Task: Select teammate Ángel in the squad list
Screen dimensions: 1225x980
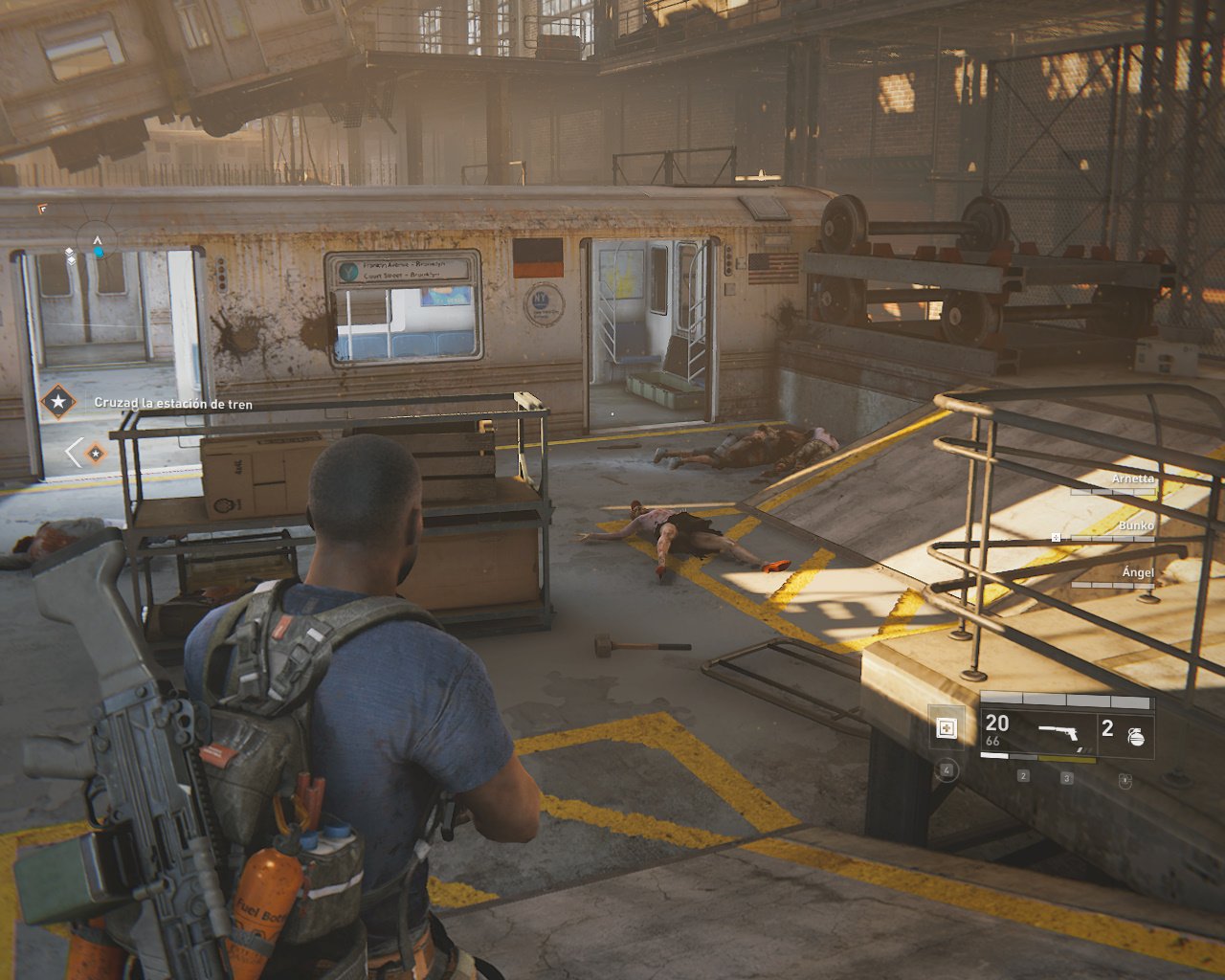Action: [1138, 572]
